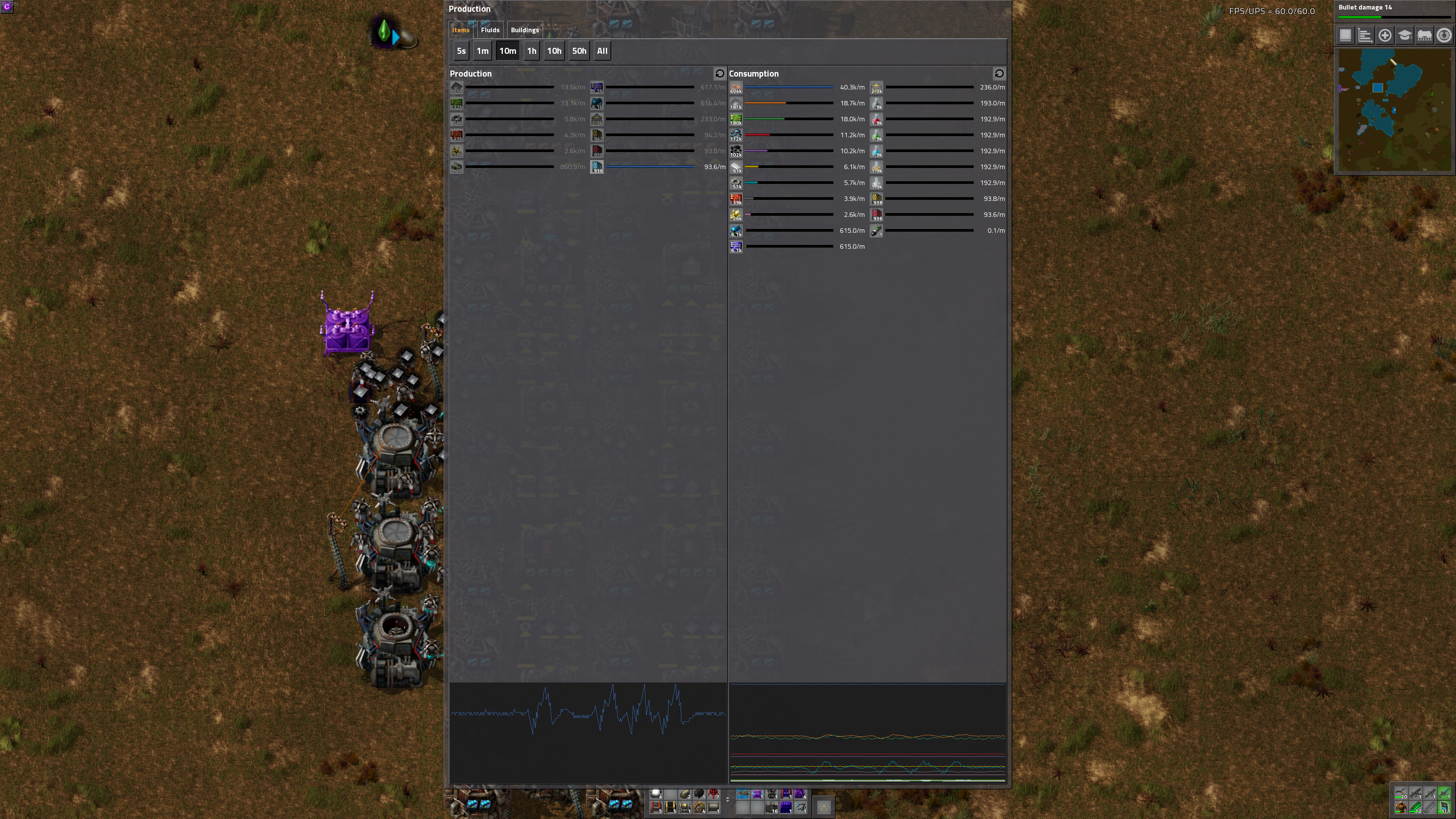1456x819 pixels.
Task: Reset Consumption statistics with the circular arrow
Action: pyautogui.click(x=1000, y=74)
